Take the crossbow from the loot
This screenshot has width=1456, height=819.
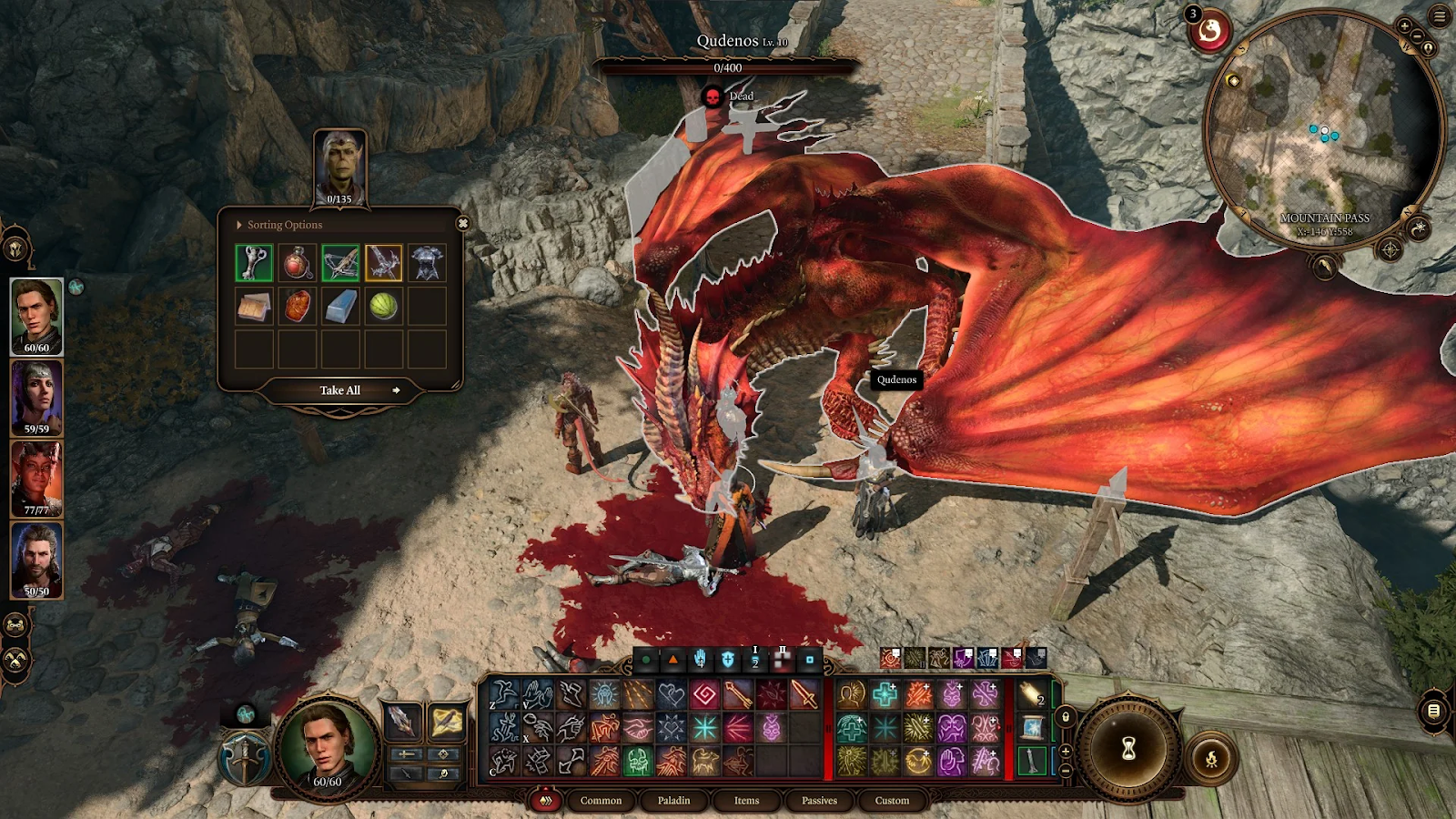pos(340,263)
